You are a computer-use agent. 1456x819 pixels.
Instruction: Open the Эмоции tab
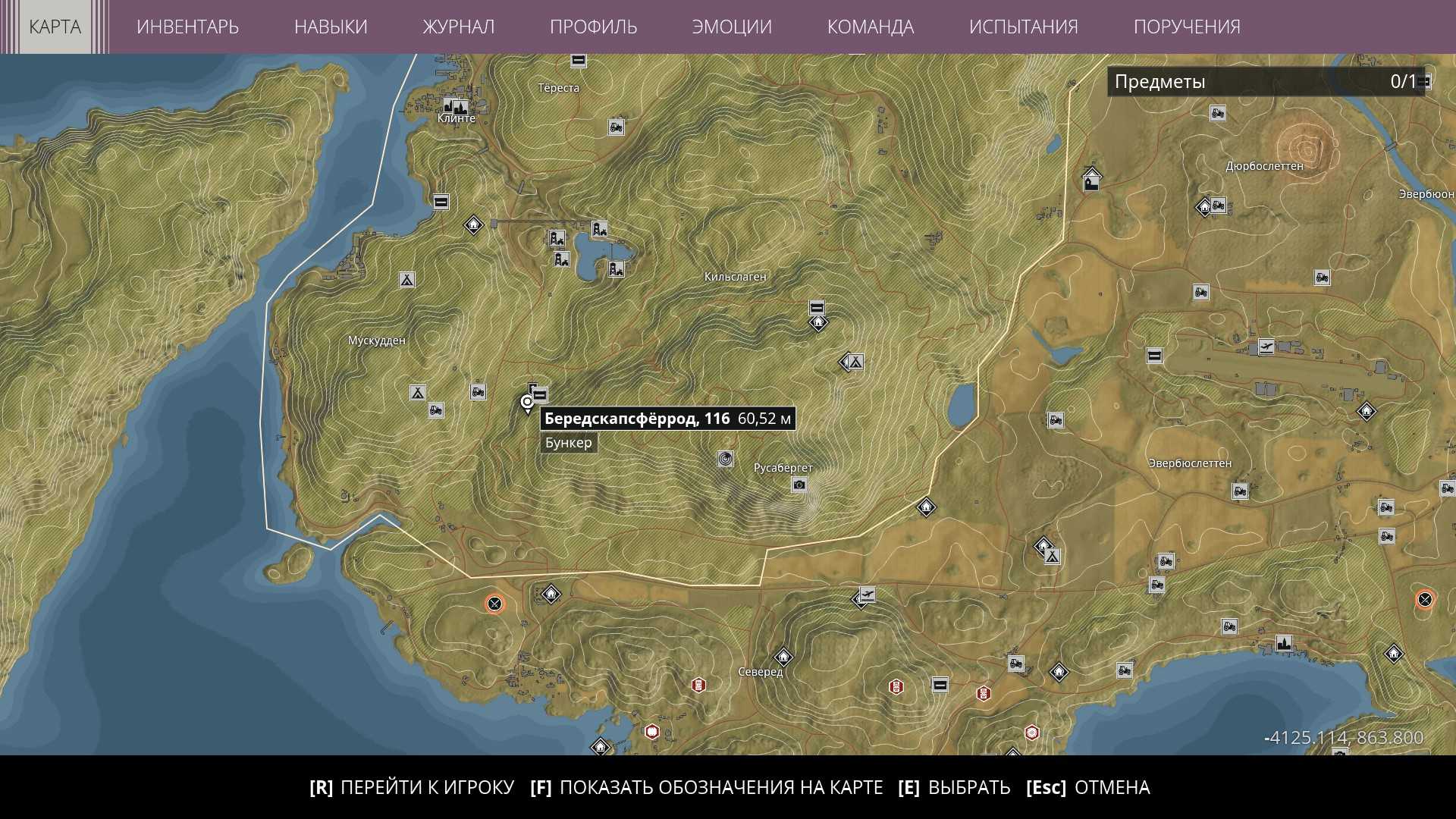point(732,27)
